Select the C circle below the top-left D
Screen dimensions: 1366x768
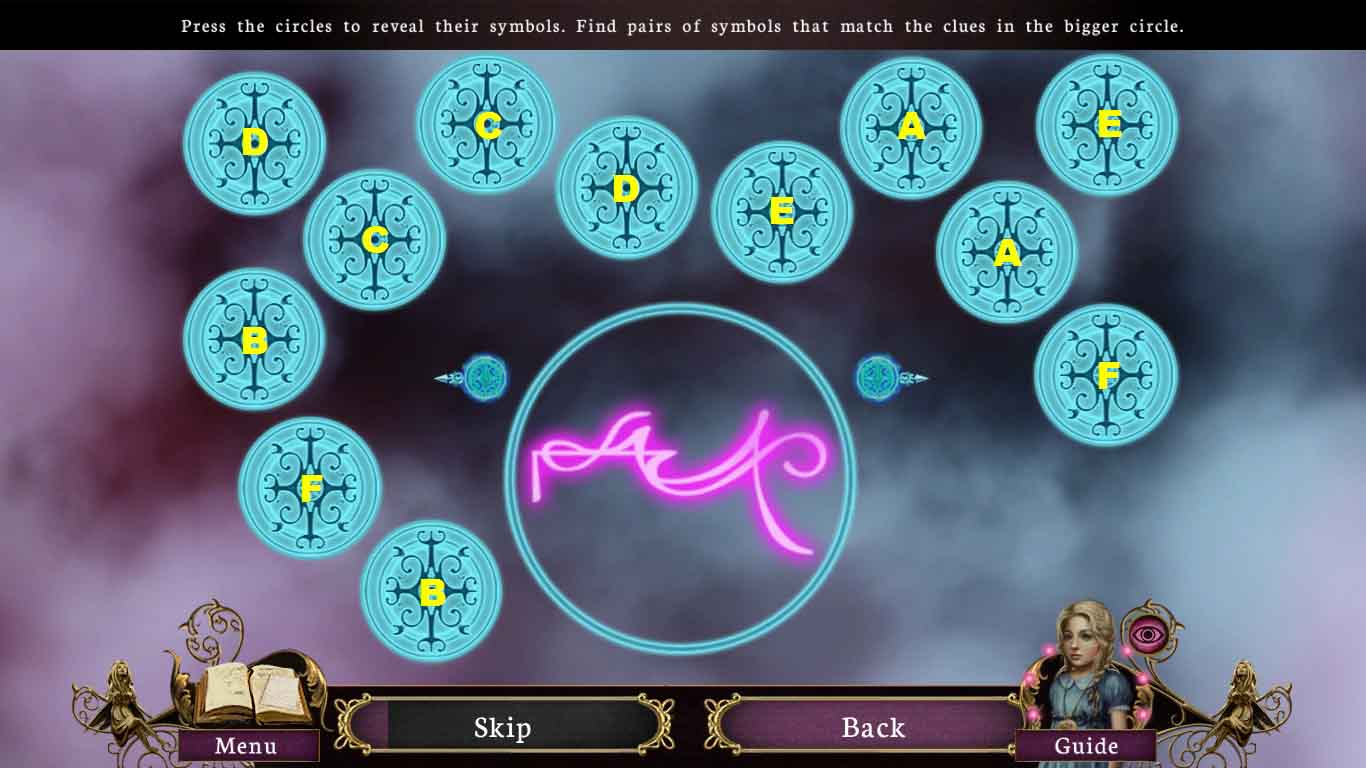[375, 238]
